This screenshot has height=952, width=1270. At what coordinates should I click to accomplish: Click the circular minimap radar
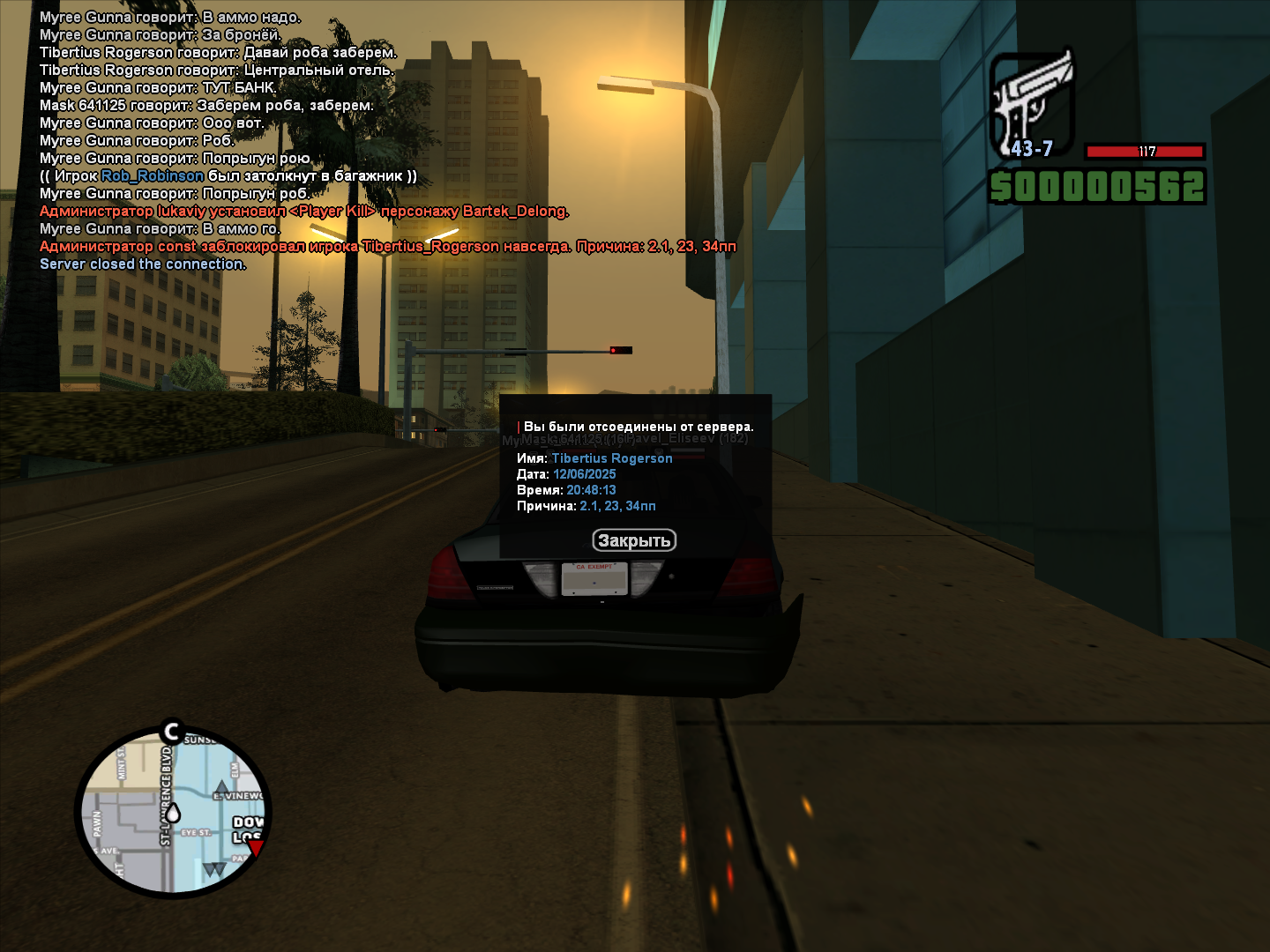click(x=173, y=812)
